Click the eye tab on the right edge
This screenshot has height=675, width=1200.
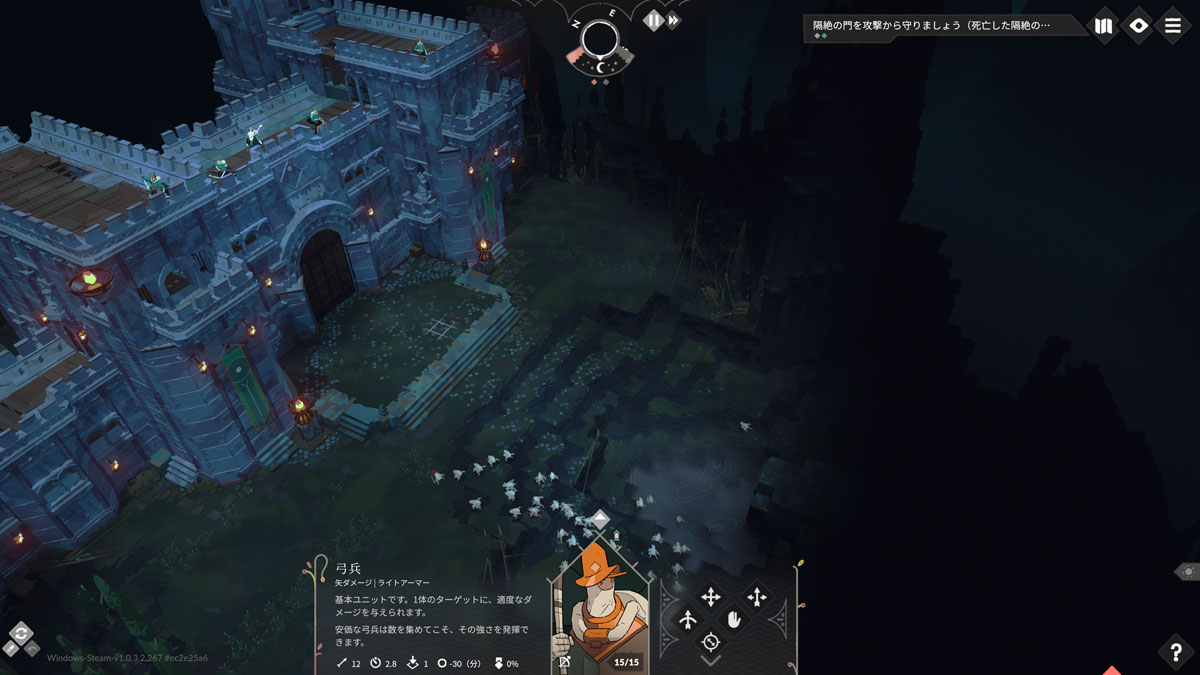point(1188,571)
